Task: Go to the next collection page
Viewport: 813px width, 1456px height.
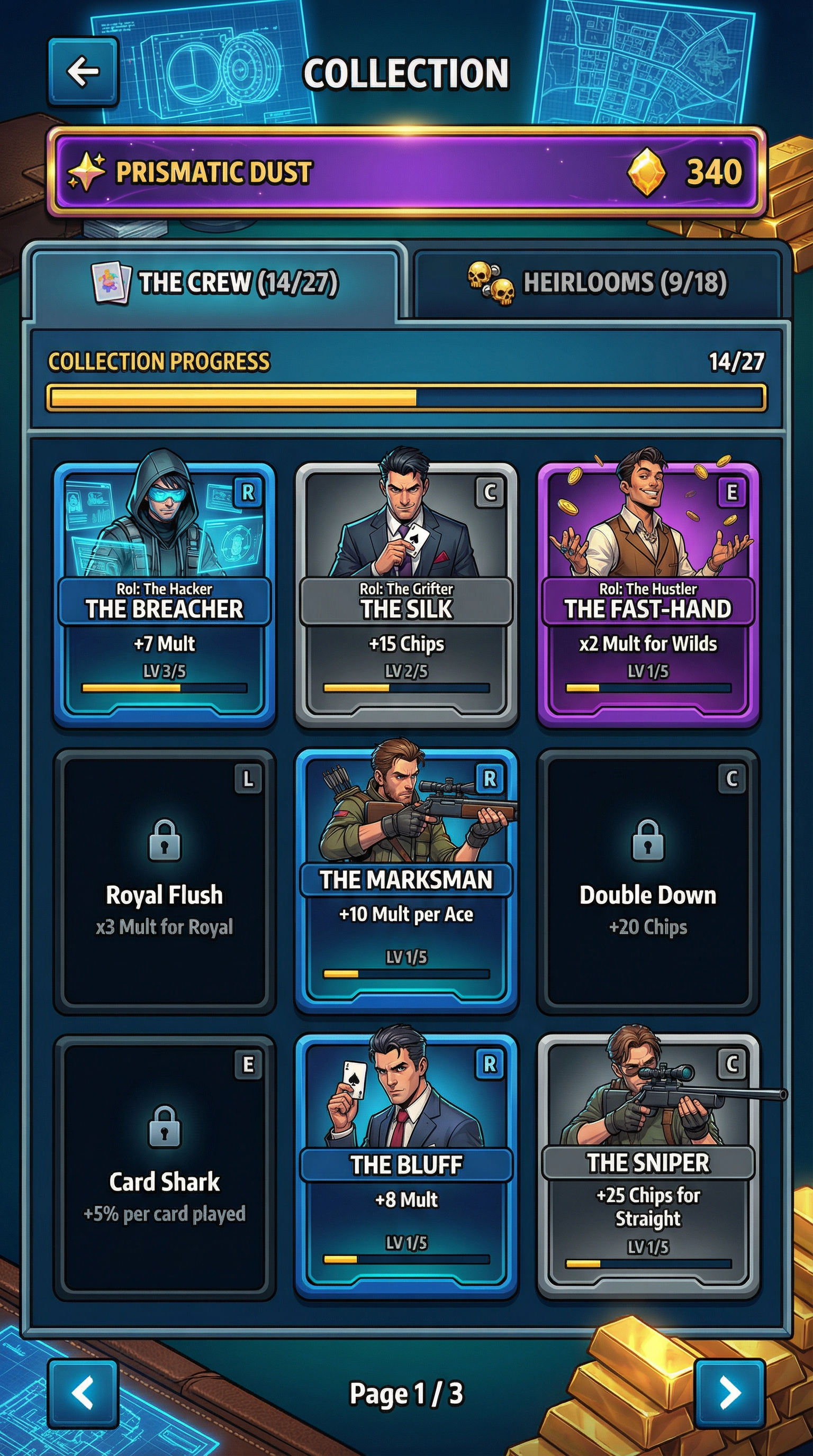Action: tap(729, 1394)
